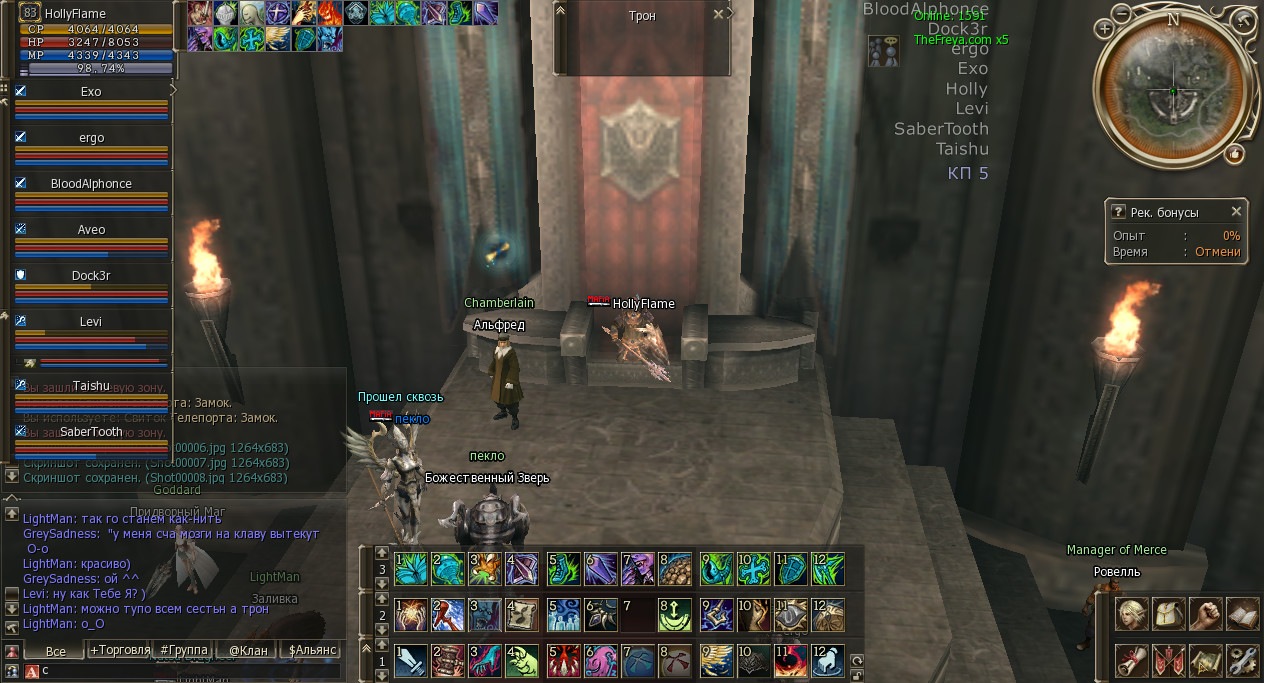Zoom out the minimap with minus button

click(1124, 15)
